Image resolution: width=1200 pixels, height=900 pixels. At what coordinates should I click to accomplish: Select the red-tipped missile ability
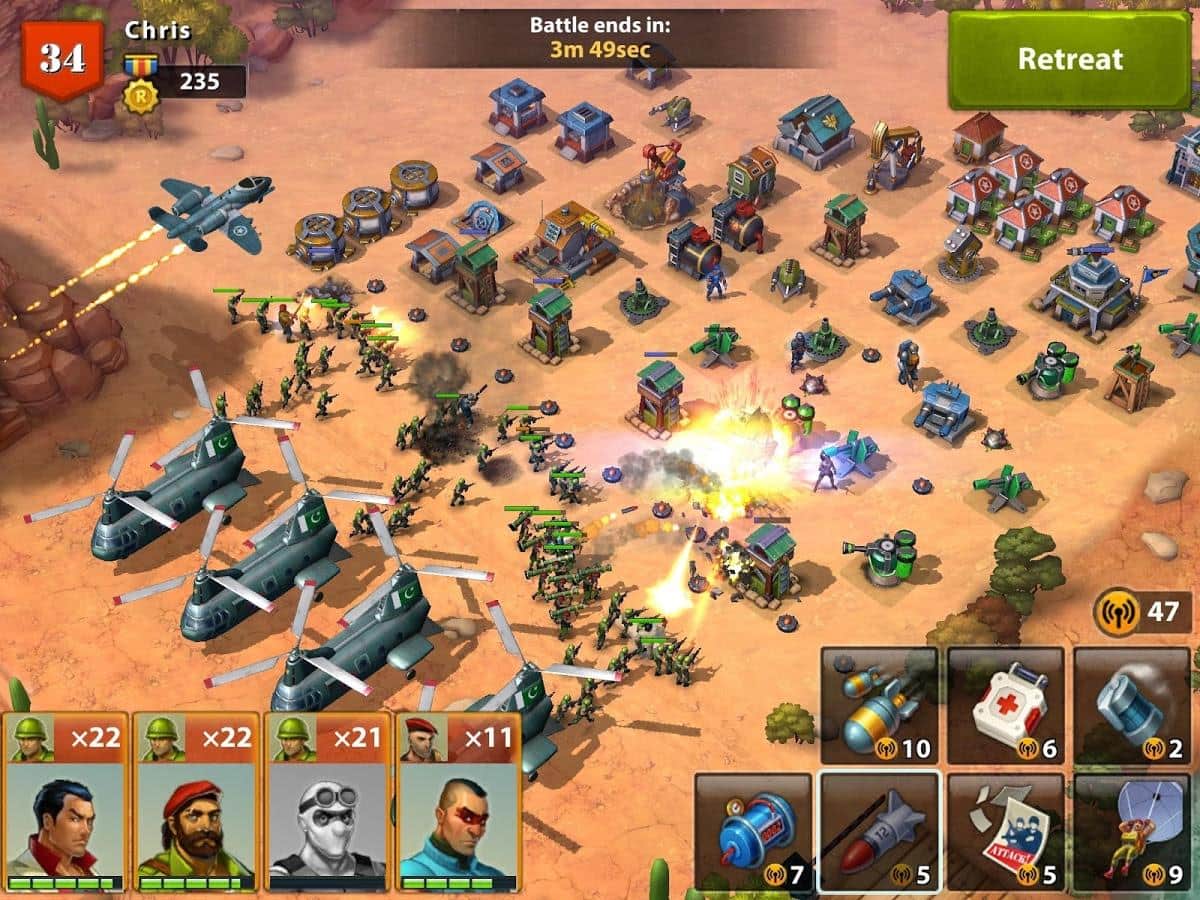pos(879,832)
